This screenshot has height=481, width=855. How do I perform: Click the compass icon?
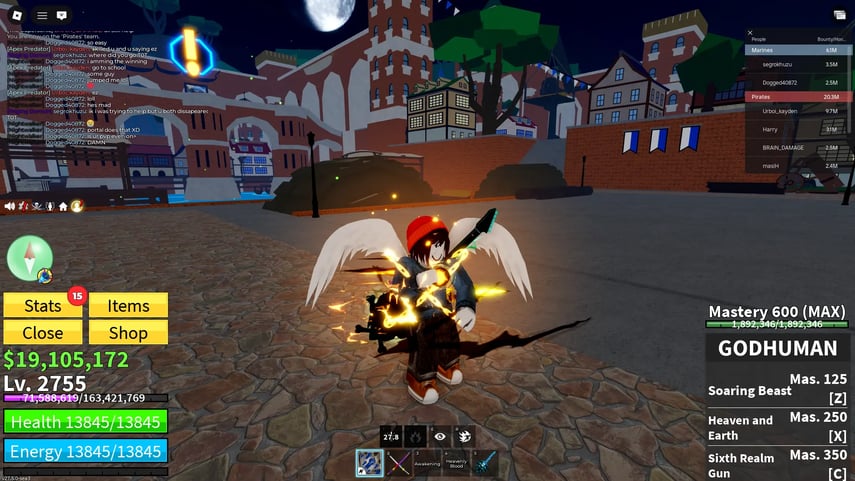[x=29, y=259]
